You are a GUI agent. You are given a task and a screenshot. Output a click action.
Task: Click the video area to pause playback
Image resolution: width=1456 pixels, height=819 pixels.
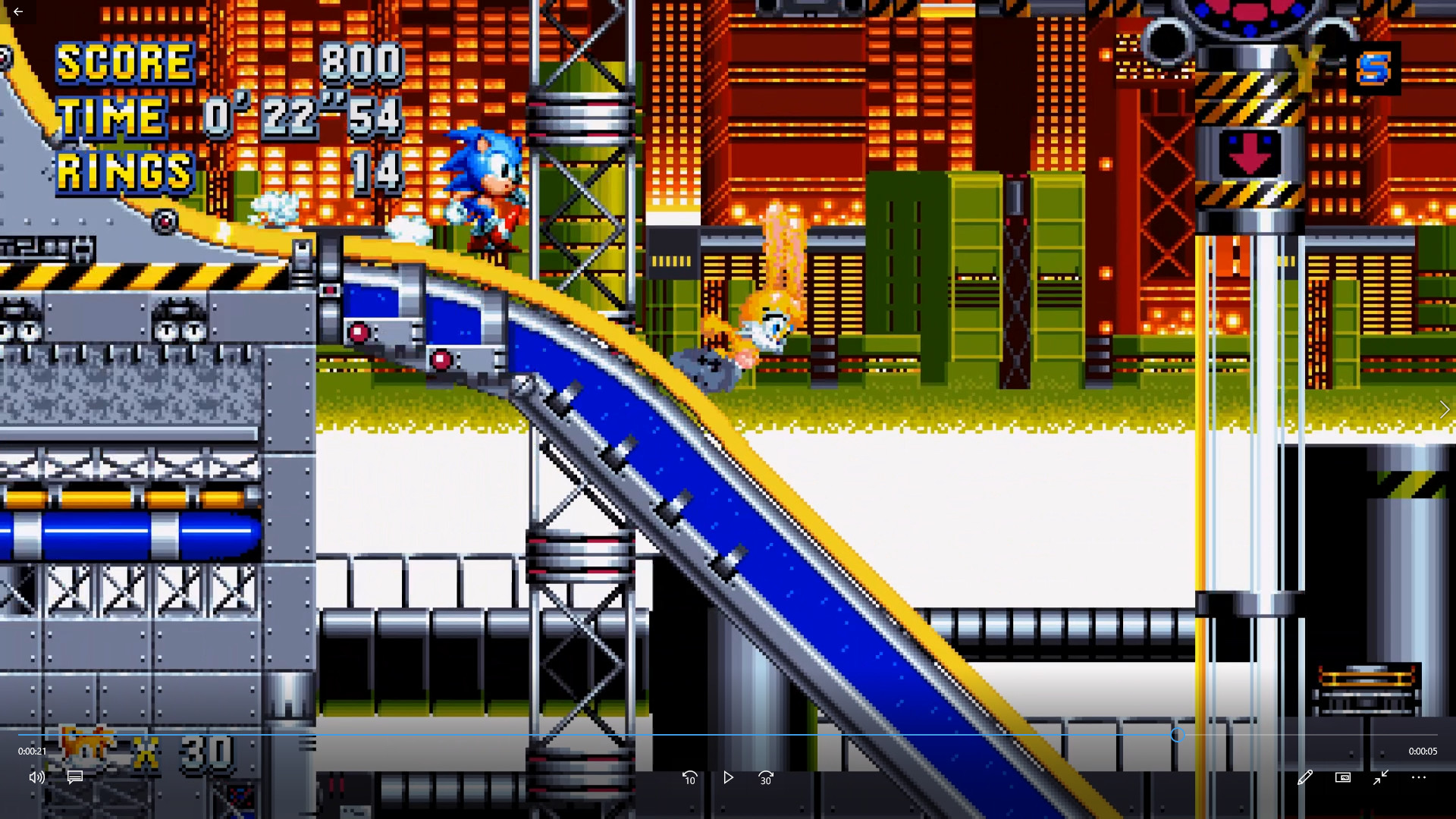(728, 379)
